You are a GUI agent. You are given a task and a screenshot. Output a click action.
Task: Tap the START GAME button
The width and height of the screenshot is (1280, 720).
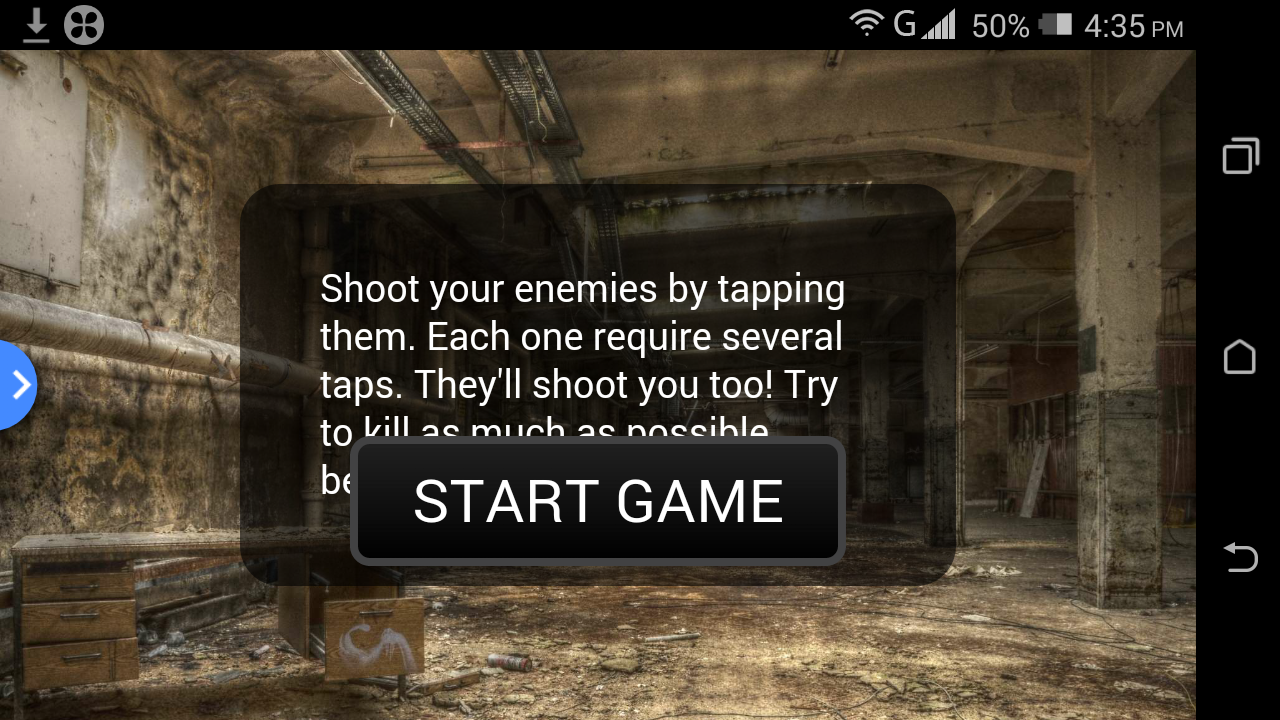click(x=597, y=500)
